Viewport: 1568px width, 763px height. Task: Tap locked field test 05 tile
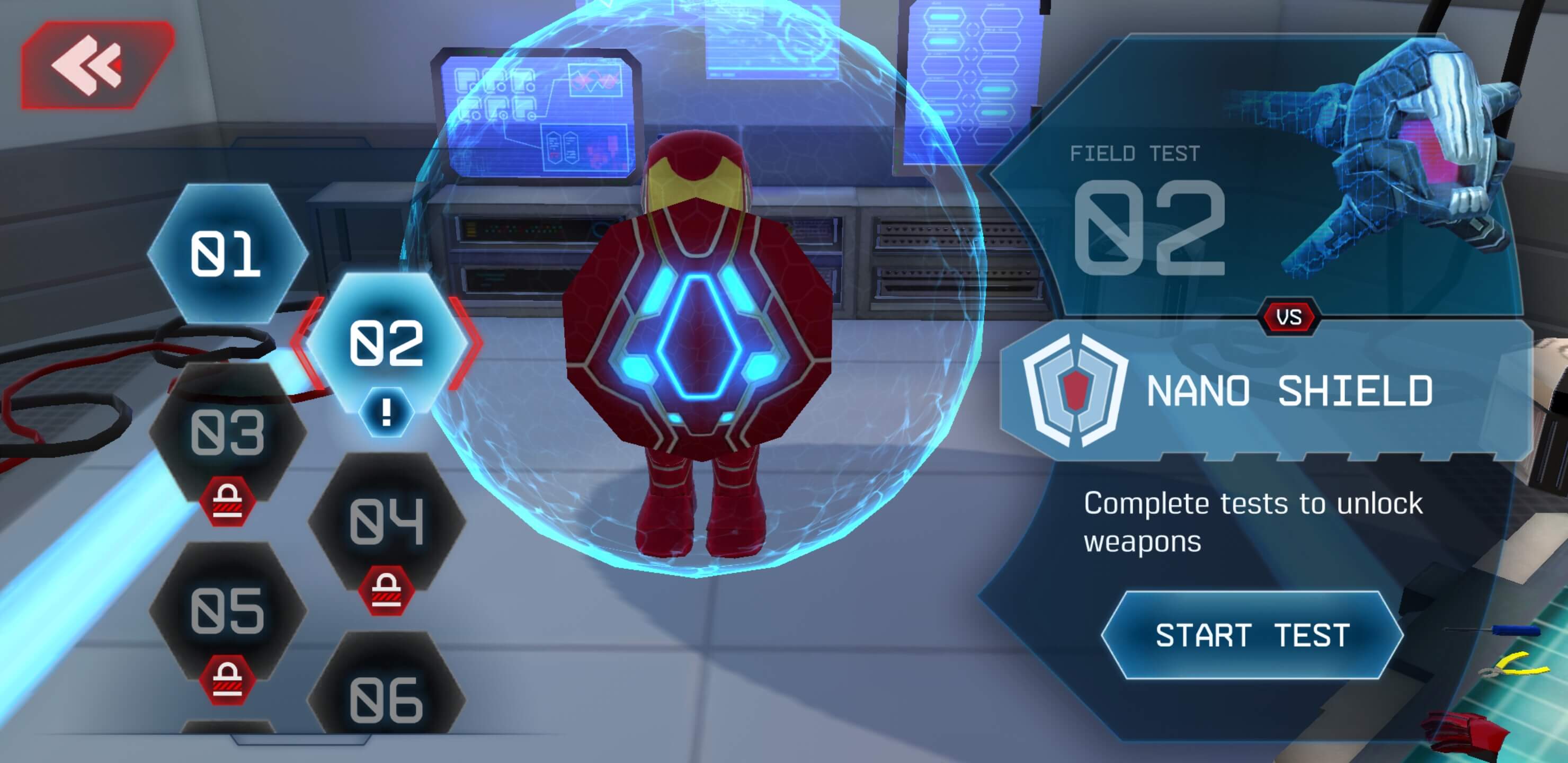point(228,610)
